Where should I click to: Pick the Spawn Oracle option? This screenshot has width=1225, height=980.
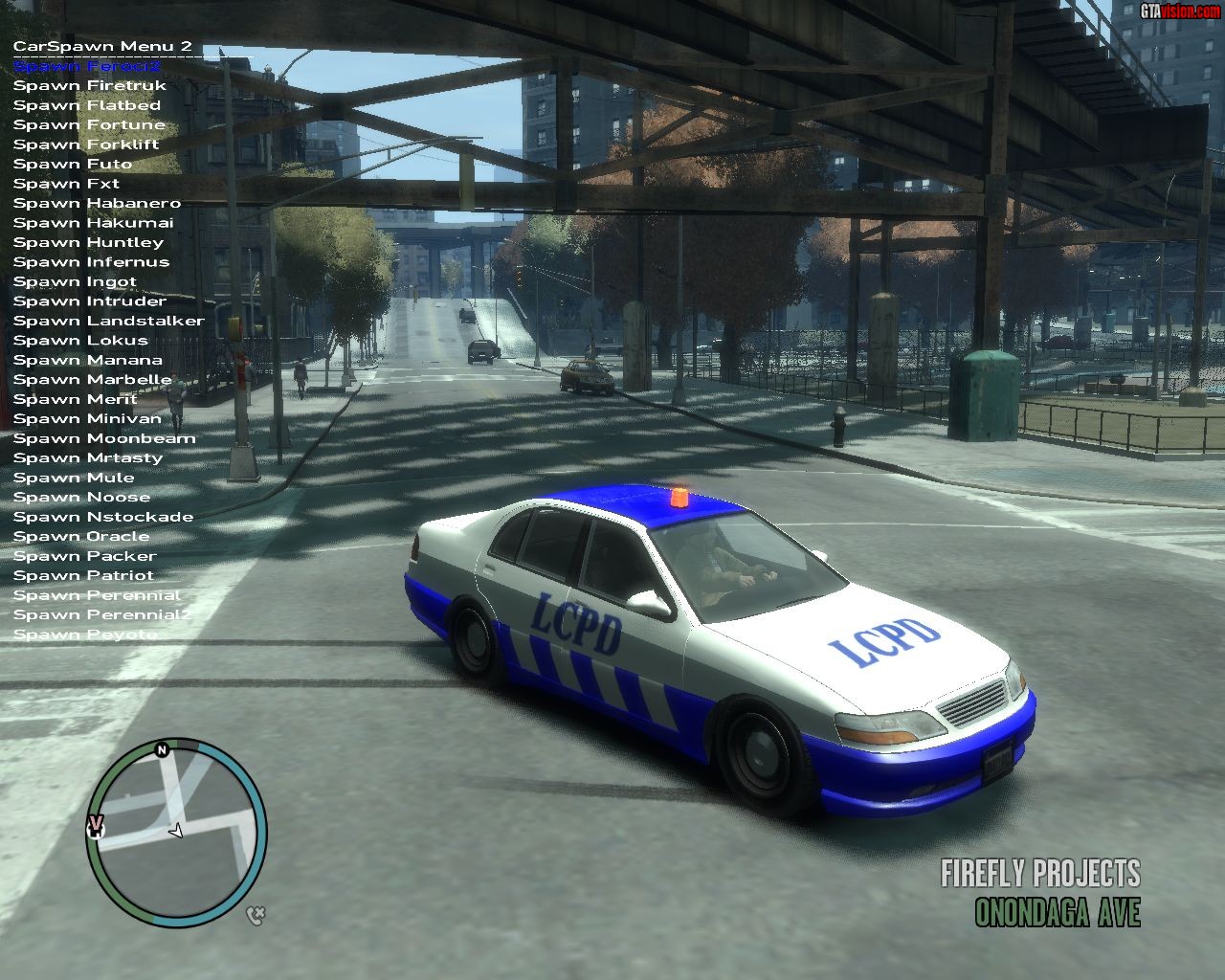(x=81, y=536)
